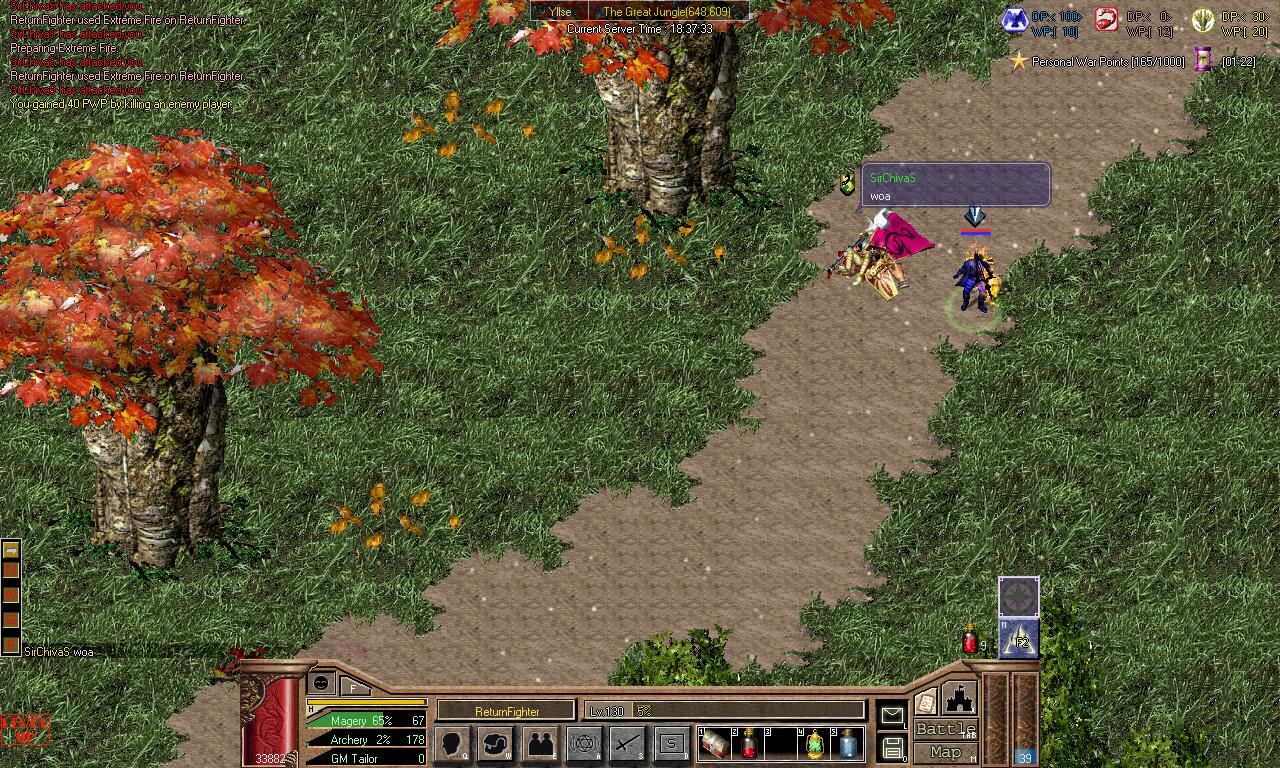Screen dimensions: 1280x768
Task: Open the parchment scroll icon
Action: (x=925, y=701)
